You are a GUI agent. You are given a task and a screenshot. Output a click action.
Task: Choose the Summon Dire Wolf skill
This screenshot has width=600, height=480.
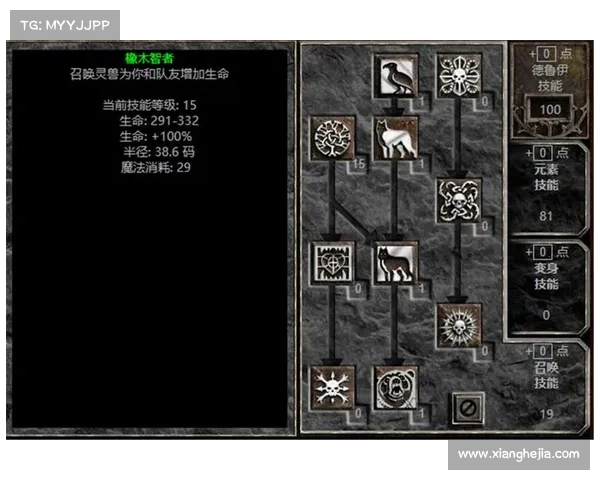[x=395, y=263]
